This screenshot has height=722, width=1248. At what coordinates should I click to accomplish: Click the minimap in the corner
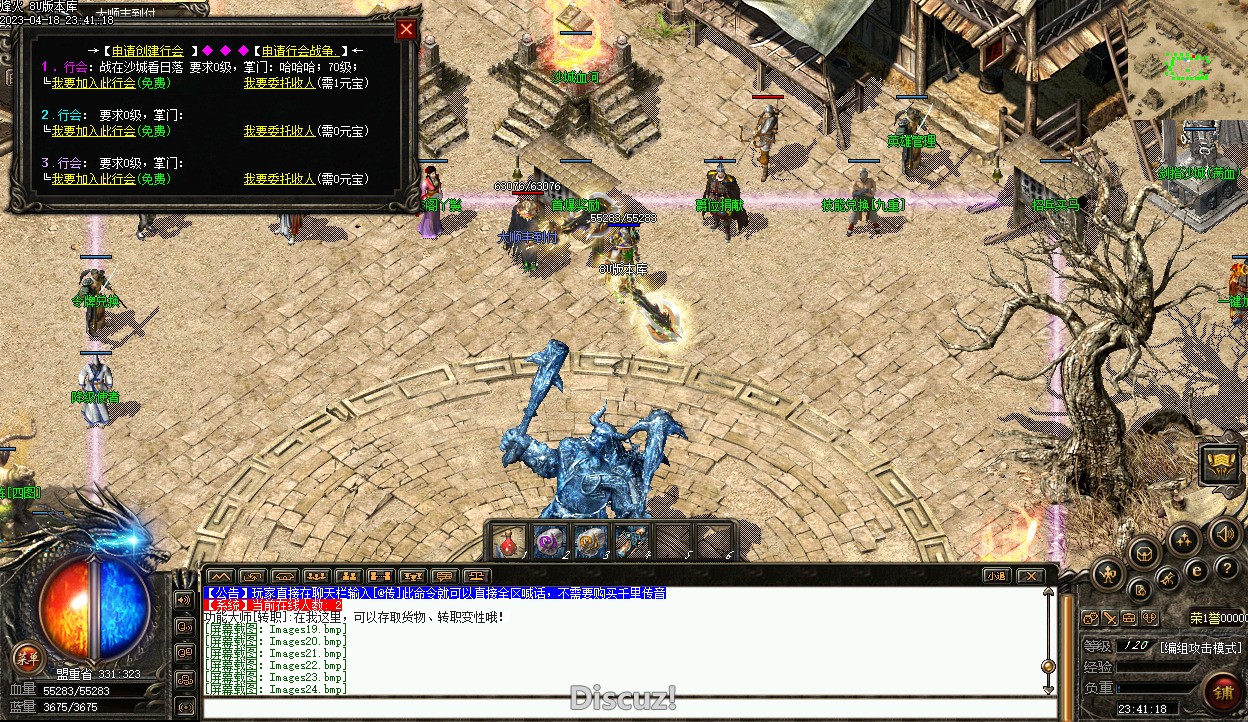click(x=1187, y=60)
